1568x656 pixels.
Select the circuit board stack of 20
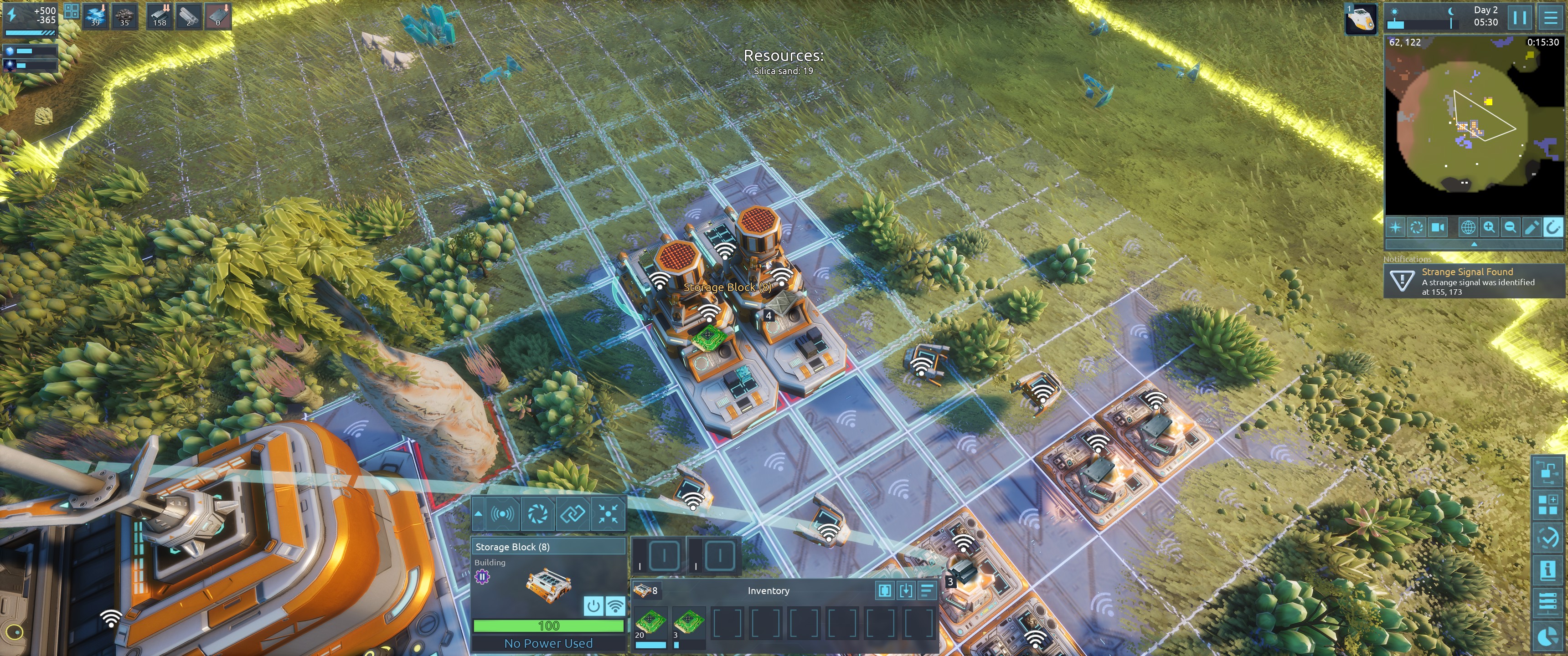click(650, 623)
